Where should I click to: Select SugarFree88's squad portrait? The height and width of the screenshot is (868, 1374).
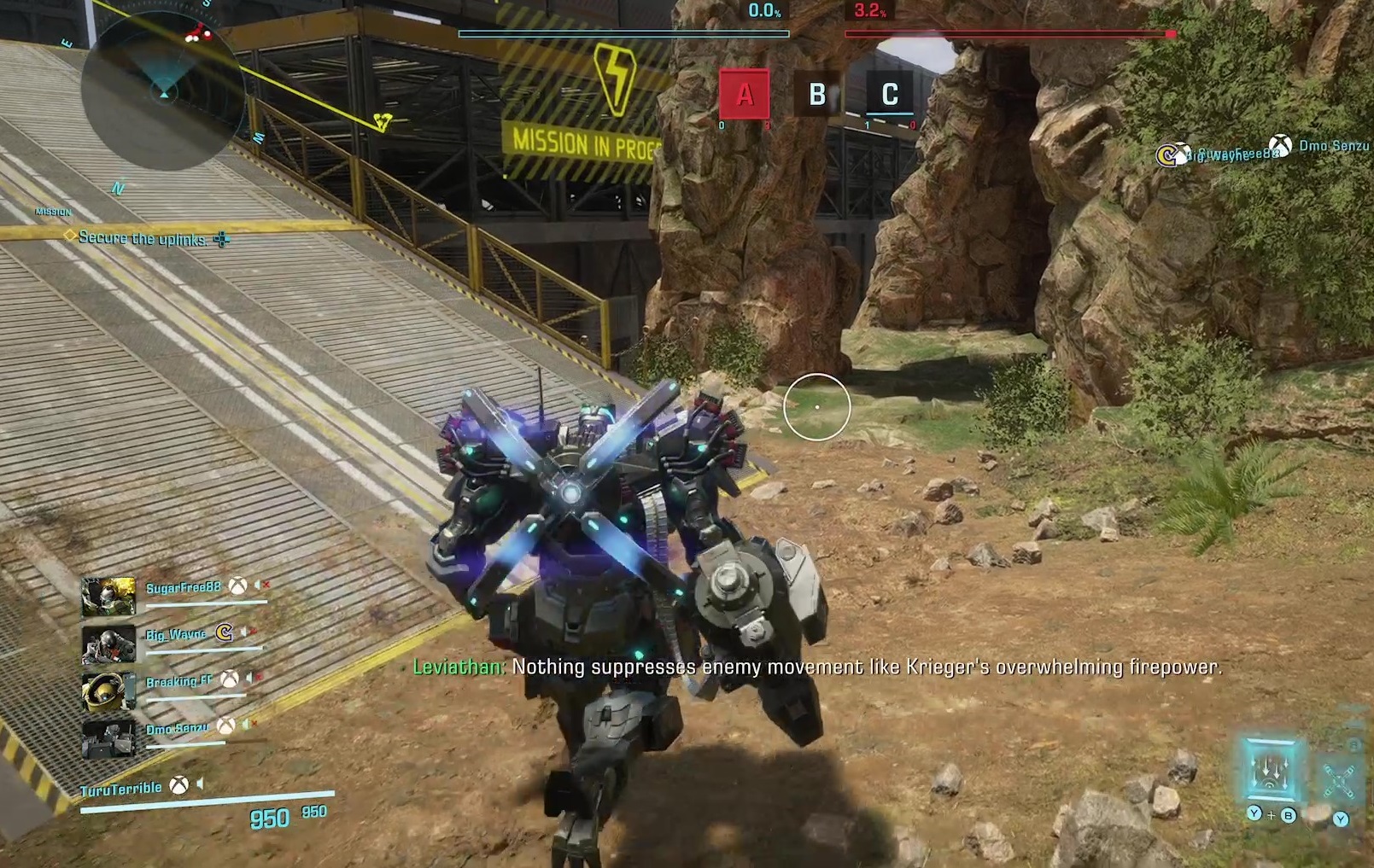point(108,597)
